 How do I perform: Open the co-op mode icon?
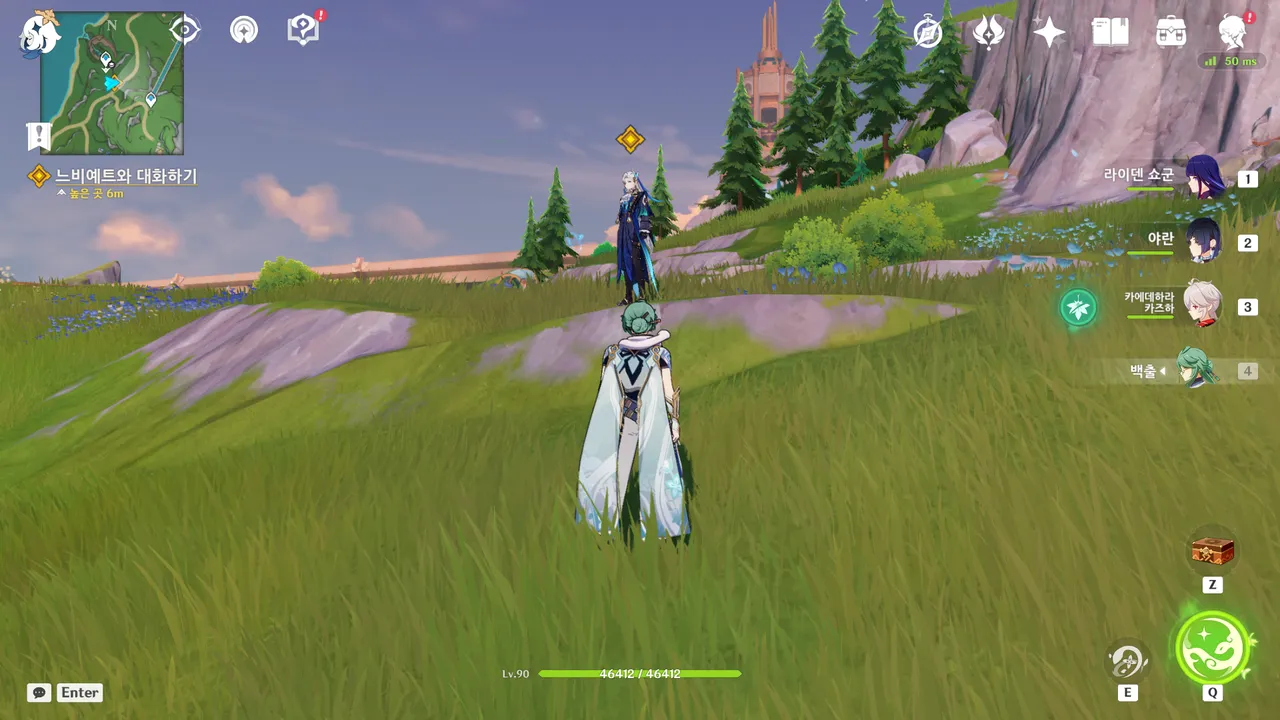coord(243,30)
